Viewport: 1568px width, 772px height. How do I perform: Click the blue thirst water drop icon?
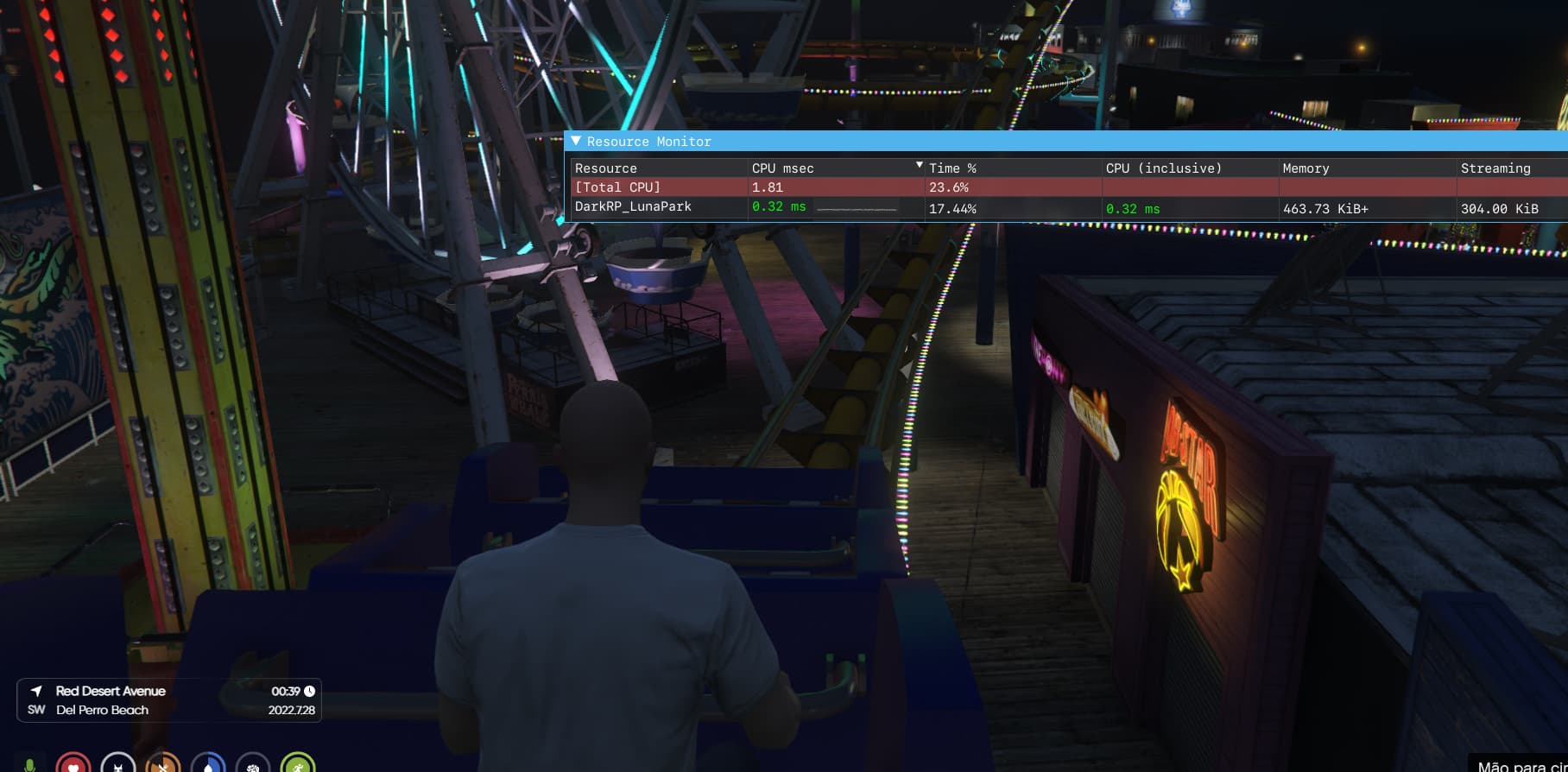point(208,763)
